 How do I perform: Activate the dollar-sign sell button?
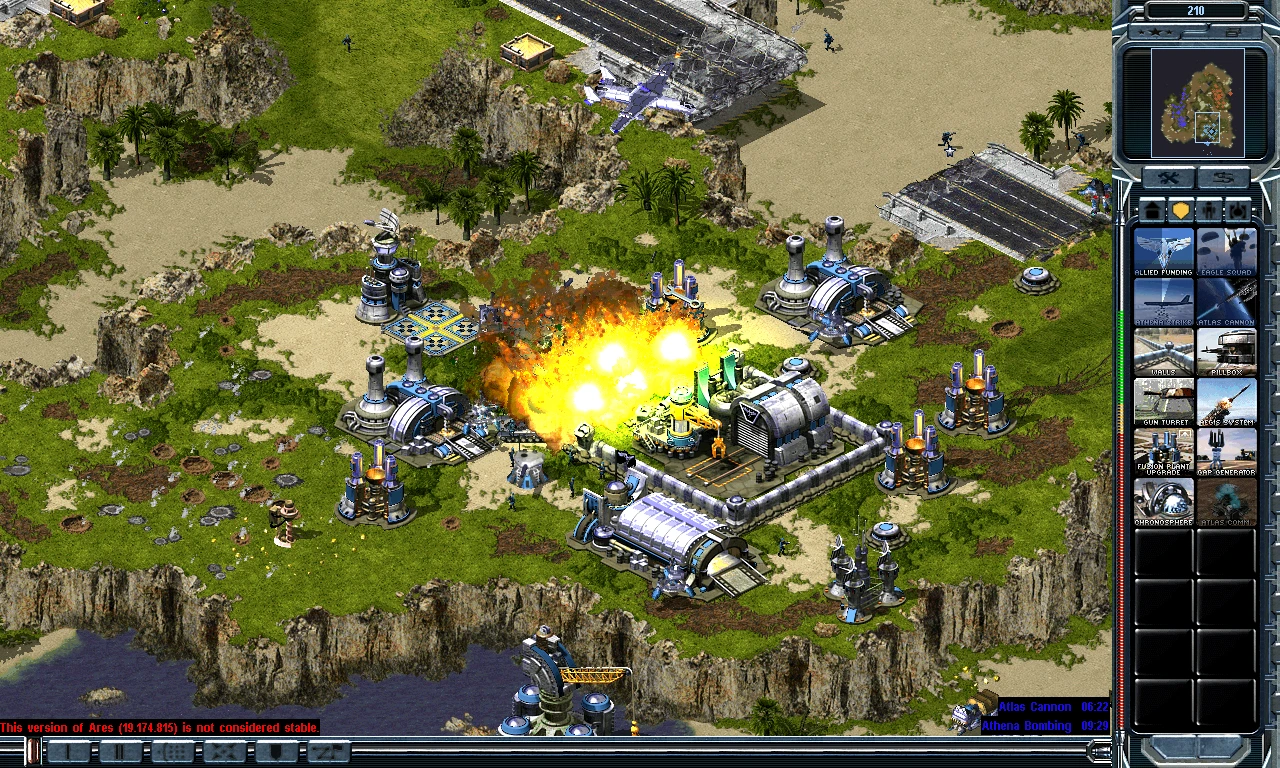[1225, 179]
